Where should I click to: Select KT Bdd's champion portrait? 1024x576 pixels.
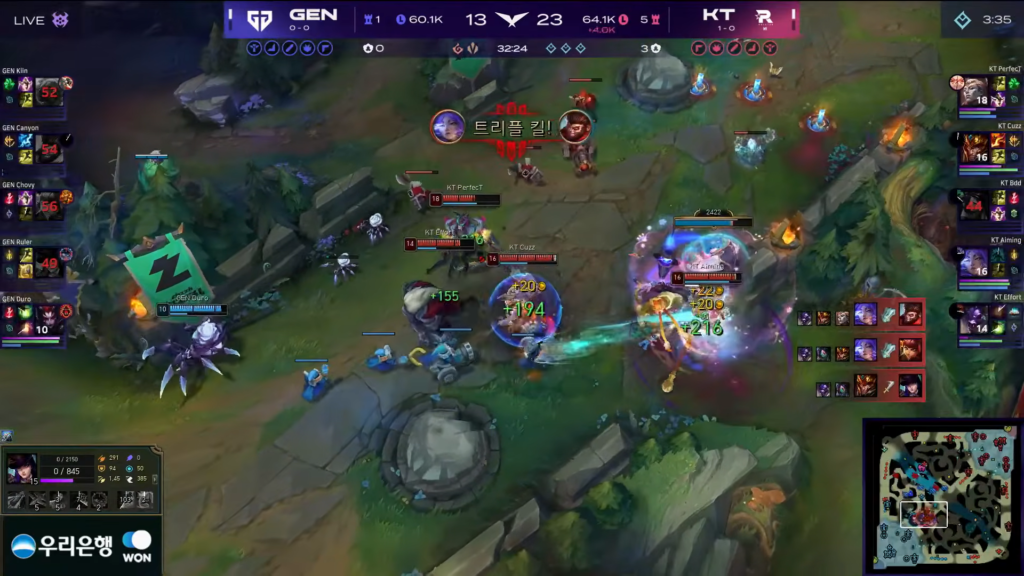pos(975,206)
